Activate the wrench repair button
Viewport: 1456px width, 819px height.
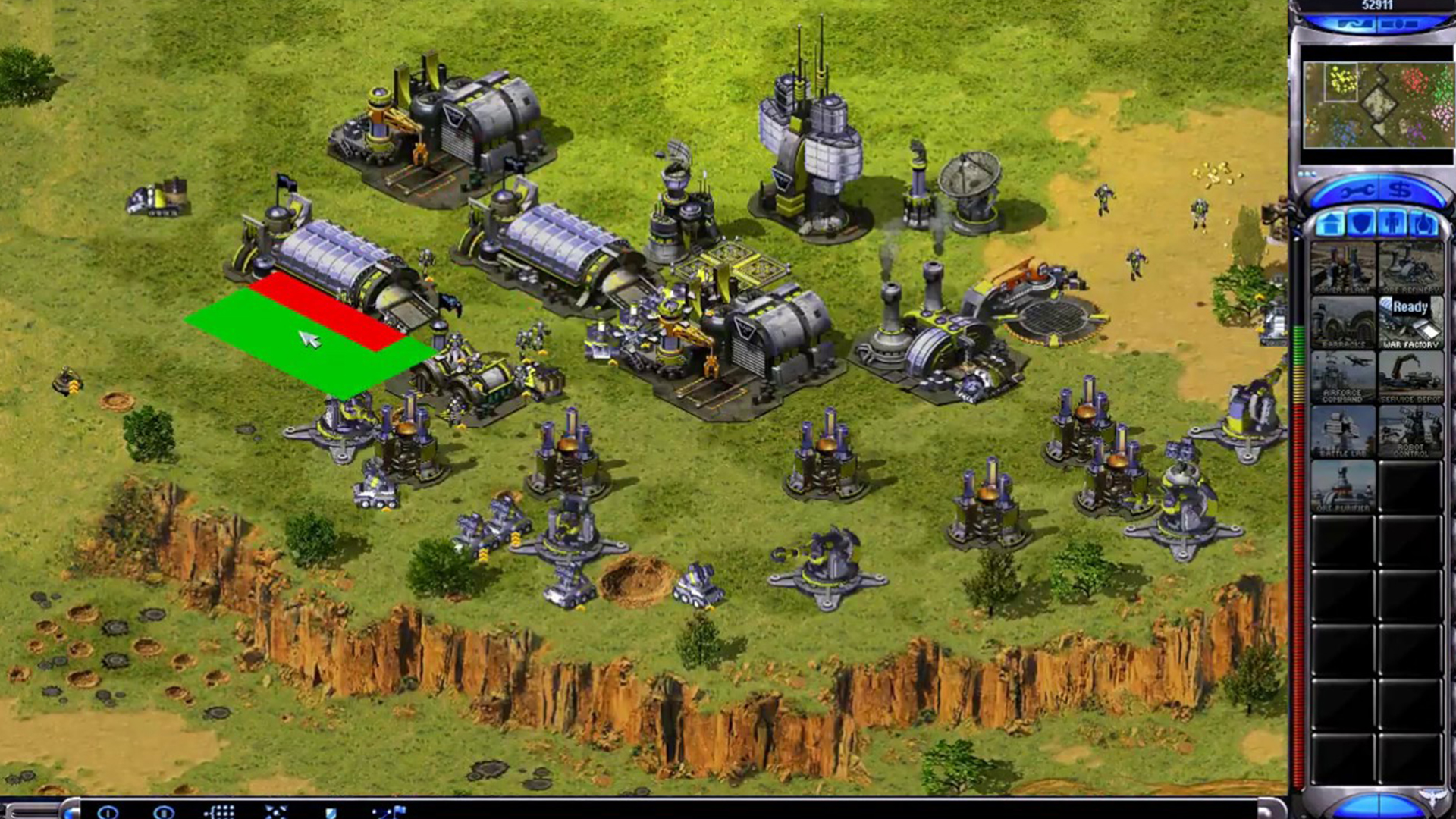[1354, 192]
